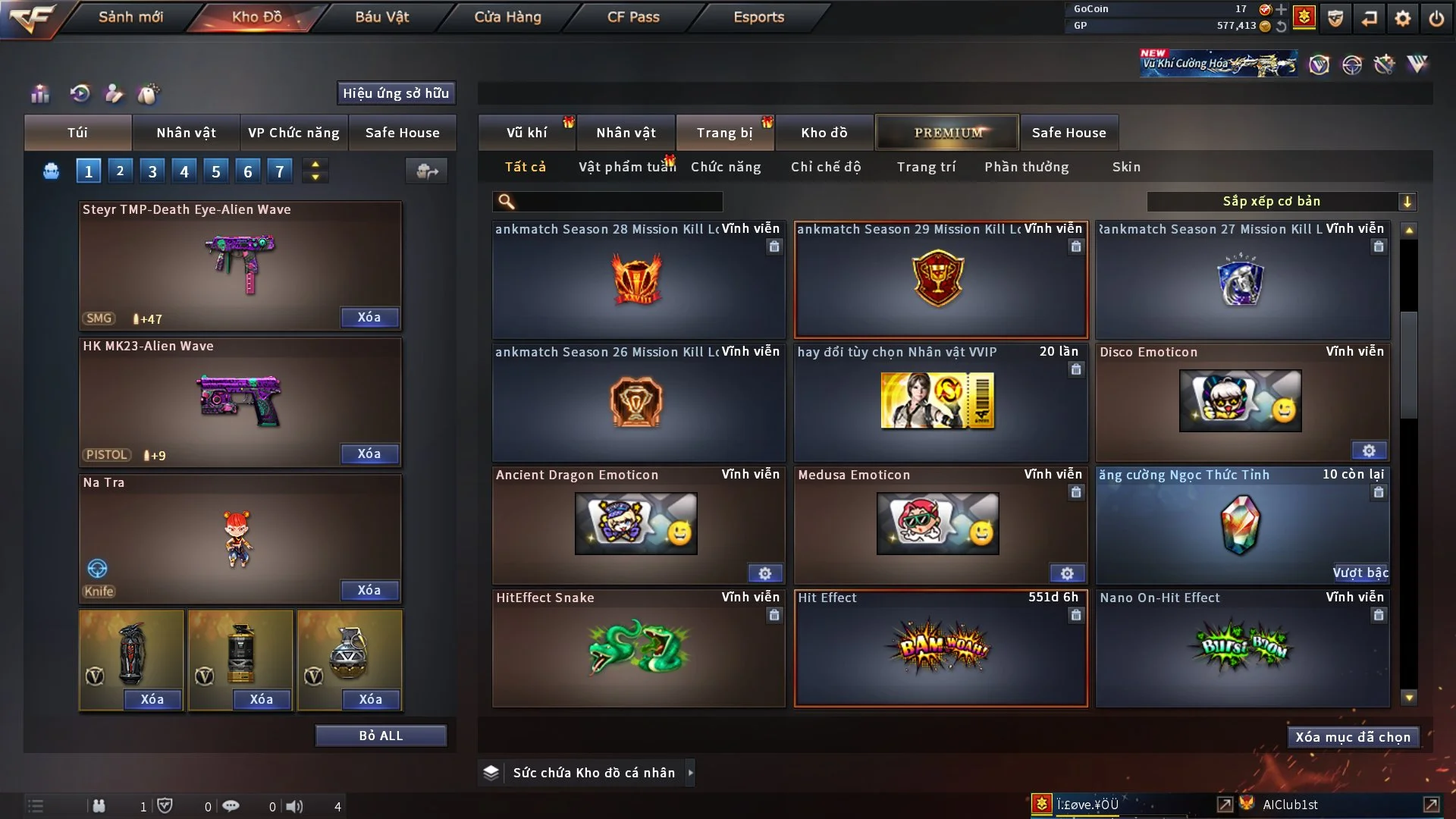
Task: Pick the HitEffect Snake item
Action: tap(638, 648)
